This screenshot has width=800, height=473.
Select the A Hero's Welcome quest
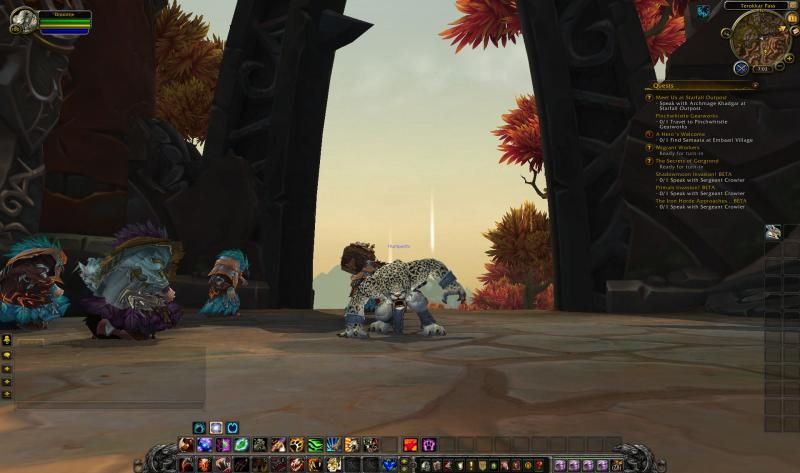point(680,134)
